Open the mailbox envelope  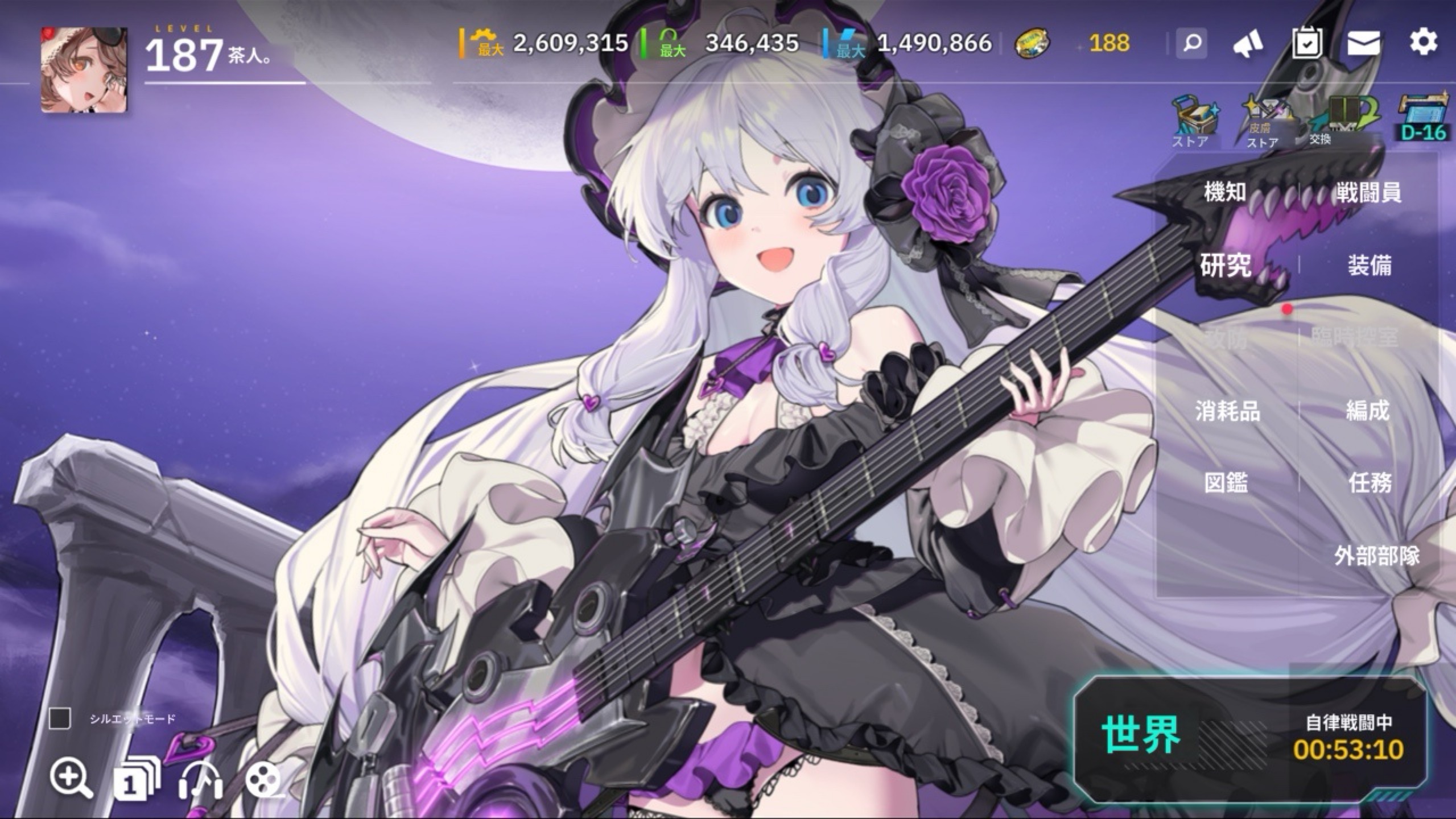pos(1363,43)
